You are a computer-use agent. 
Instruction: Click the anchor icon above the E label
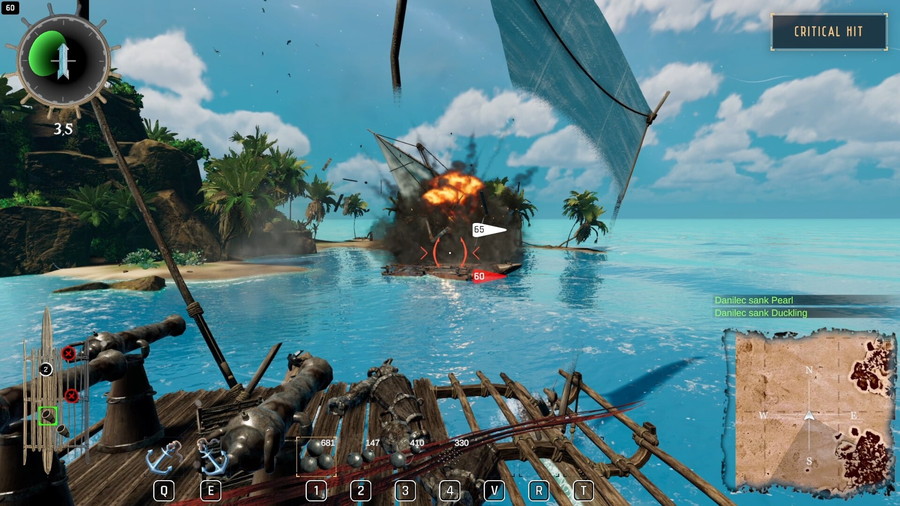click(x=211, y=458)
